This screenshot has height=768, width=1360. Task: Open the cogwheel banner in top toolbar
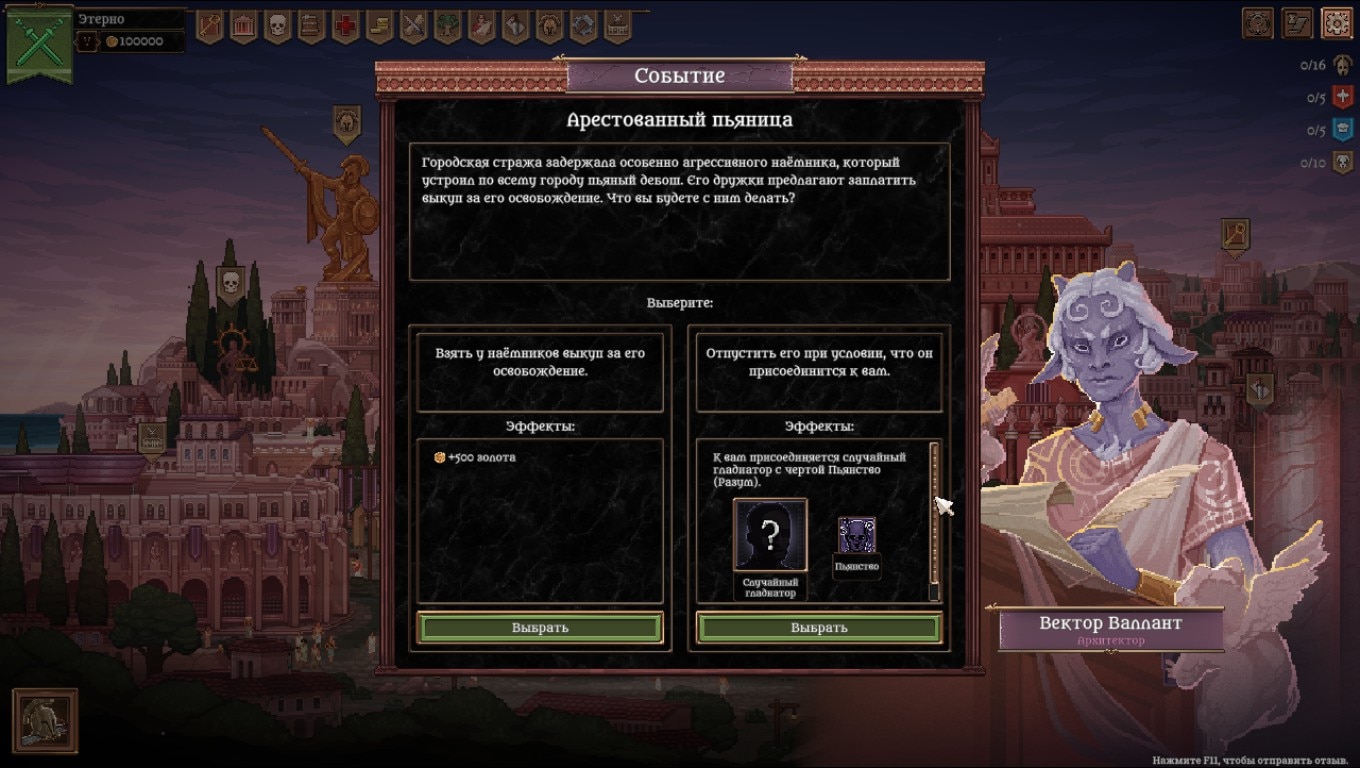[x=583, y=26]
